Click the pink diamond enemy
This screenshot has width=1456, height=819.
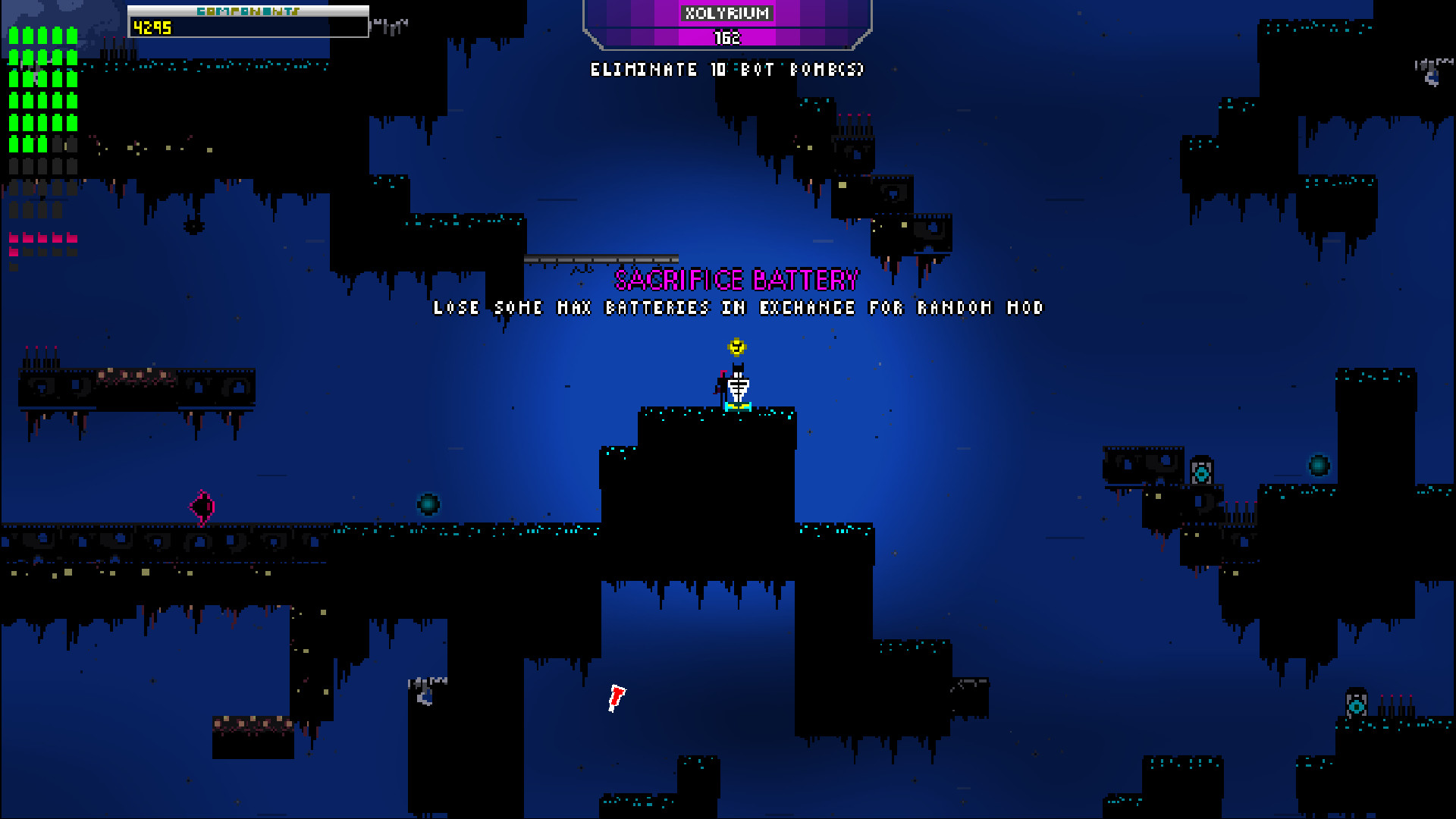point(202,504)
